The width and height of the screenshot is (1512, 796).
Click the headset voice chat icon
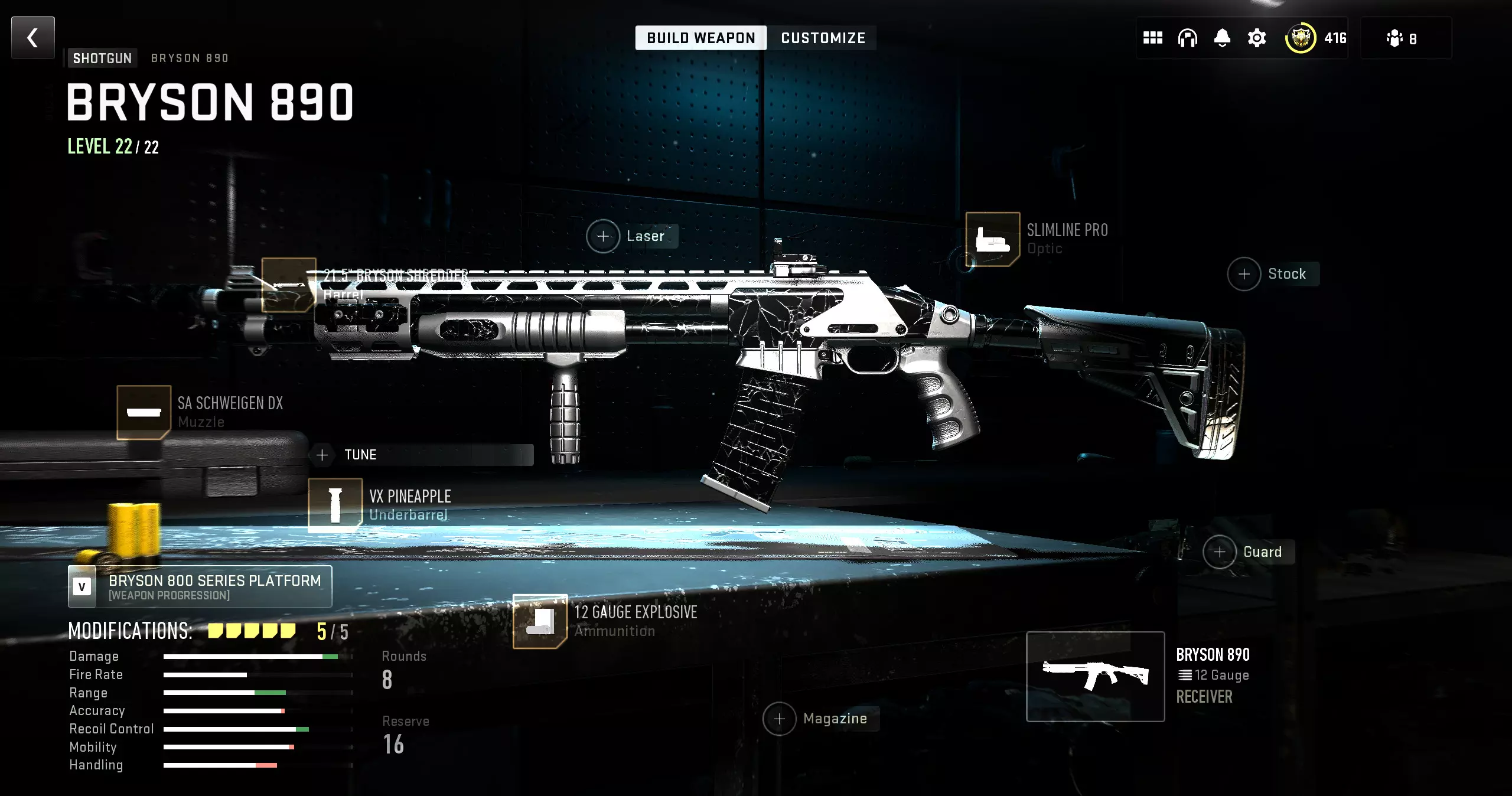click(1187, 38)
